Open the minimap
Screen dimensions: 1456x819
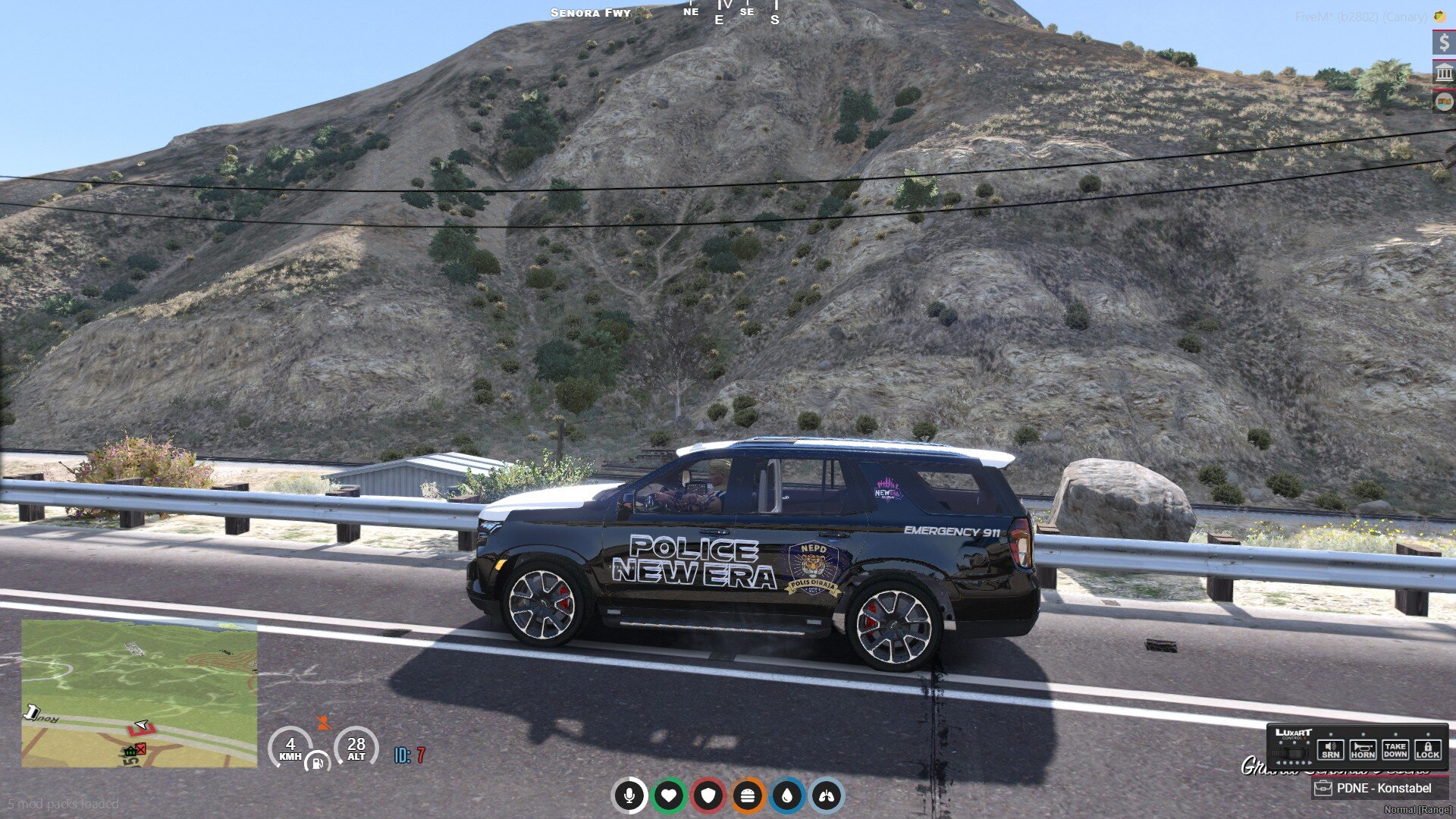click(x=140, y=693)
